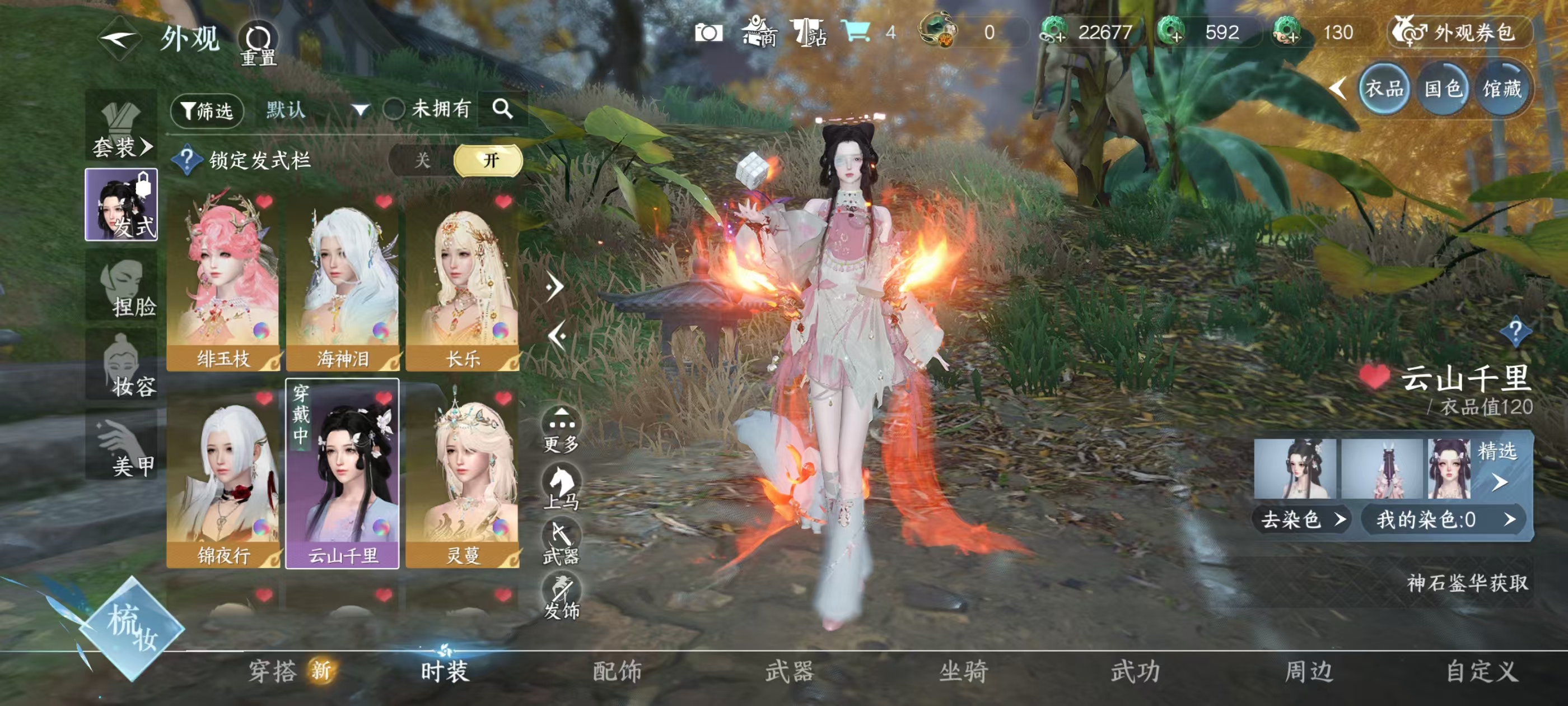Click the 重置 reset icon
1568x706 pixels.
(258, 38)
